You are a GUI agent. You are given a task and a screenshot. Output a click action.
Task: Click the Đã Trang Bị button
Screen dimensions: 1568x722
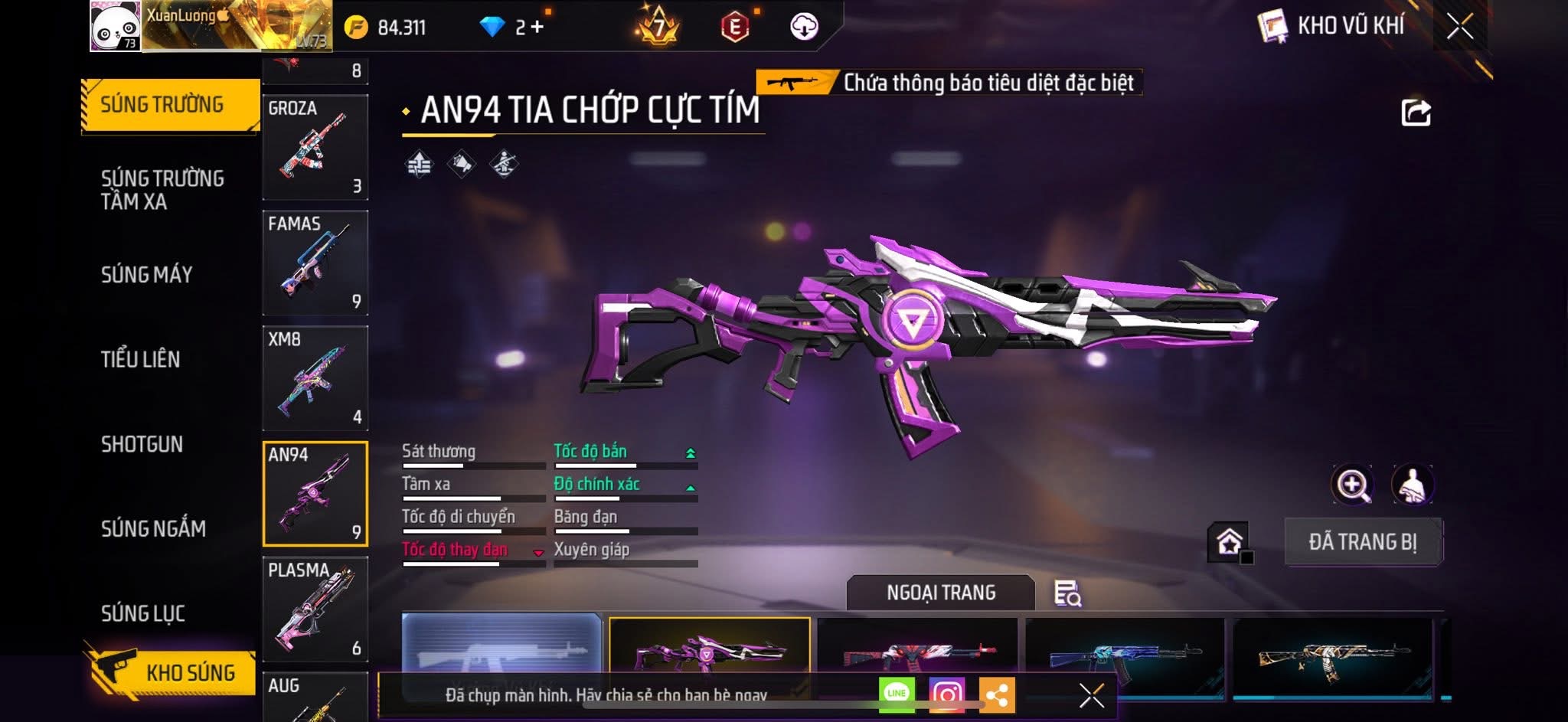click(1363, 542)
